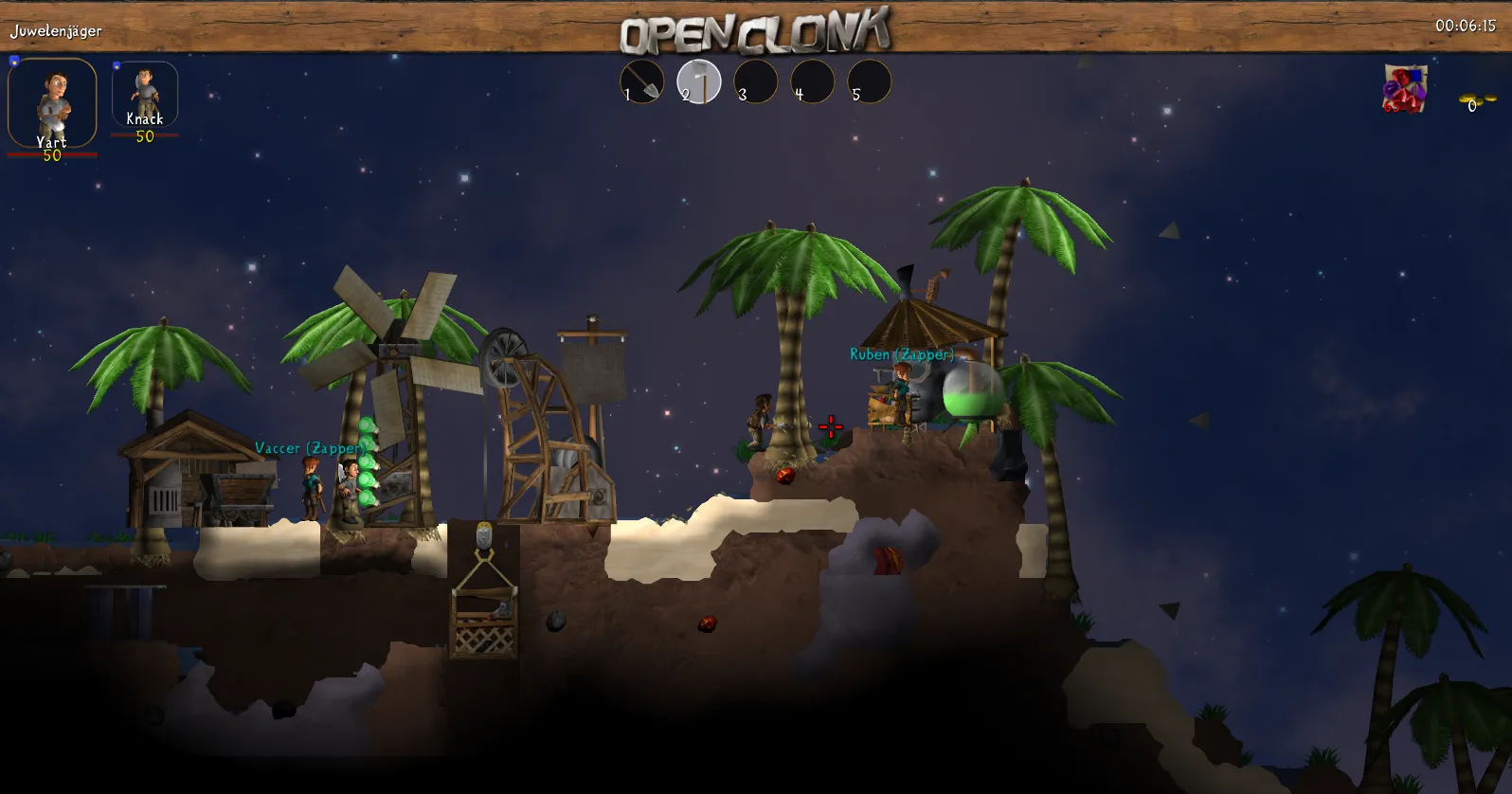Select the shovel in inventory slot 1
This screenshot has width=1512, height=794.
coord(641,82)
